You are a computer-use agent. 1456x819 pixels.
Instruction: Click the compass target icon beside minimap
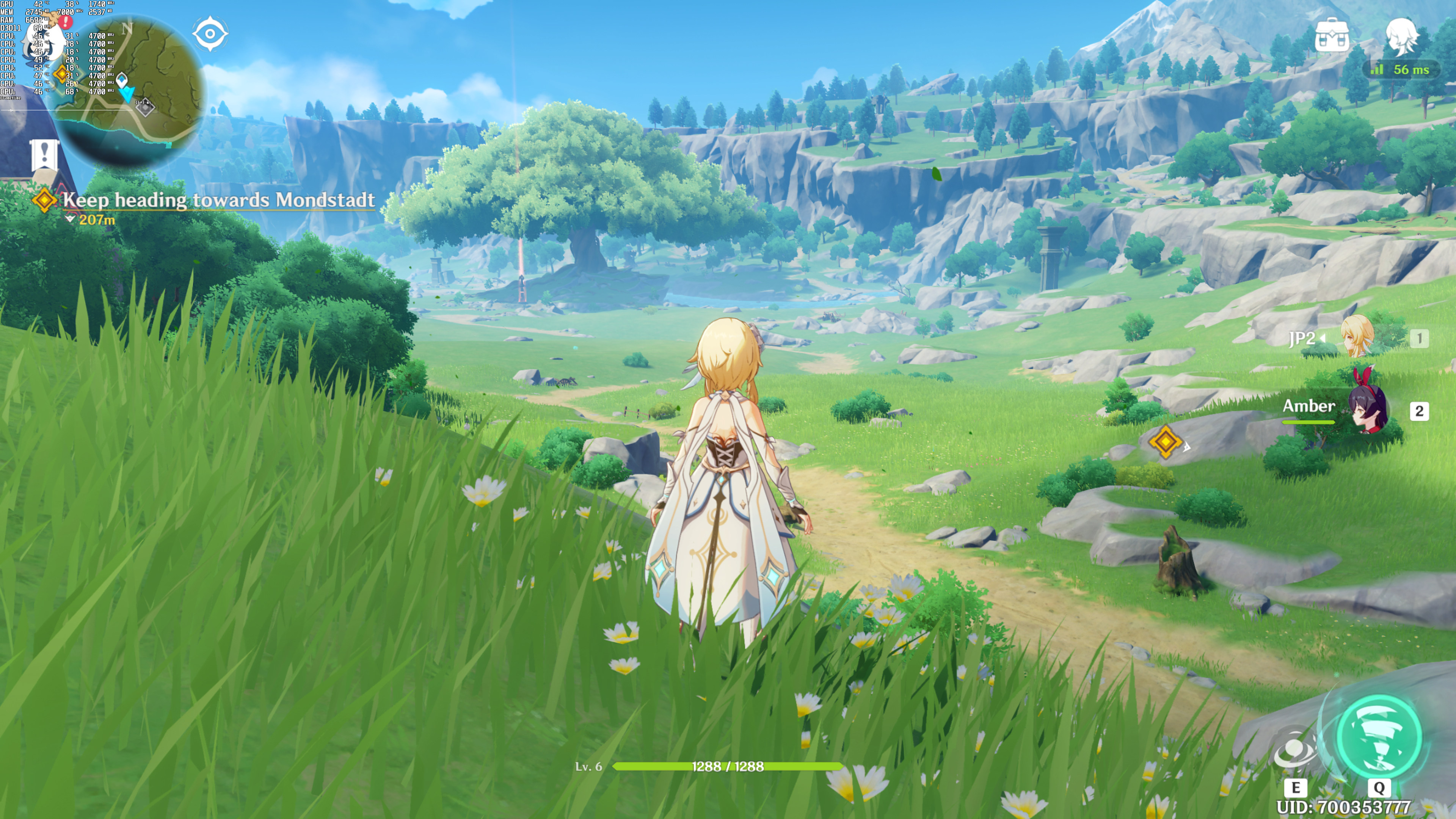pyautogui.click(x=210, y=34)
